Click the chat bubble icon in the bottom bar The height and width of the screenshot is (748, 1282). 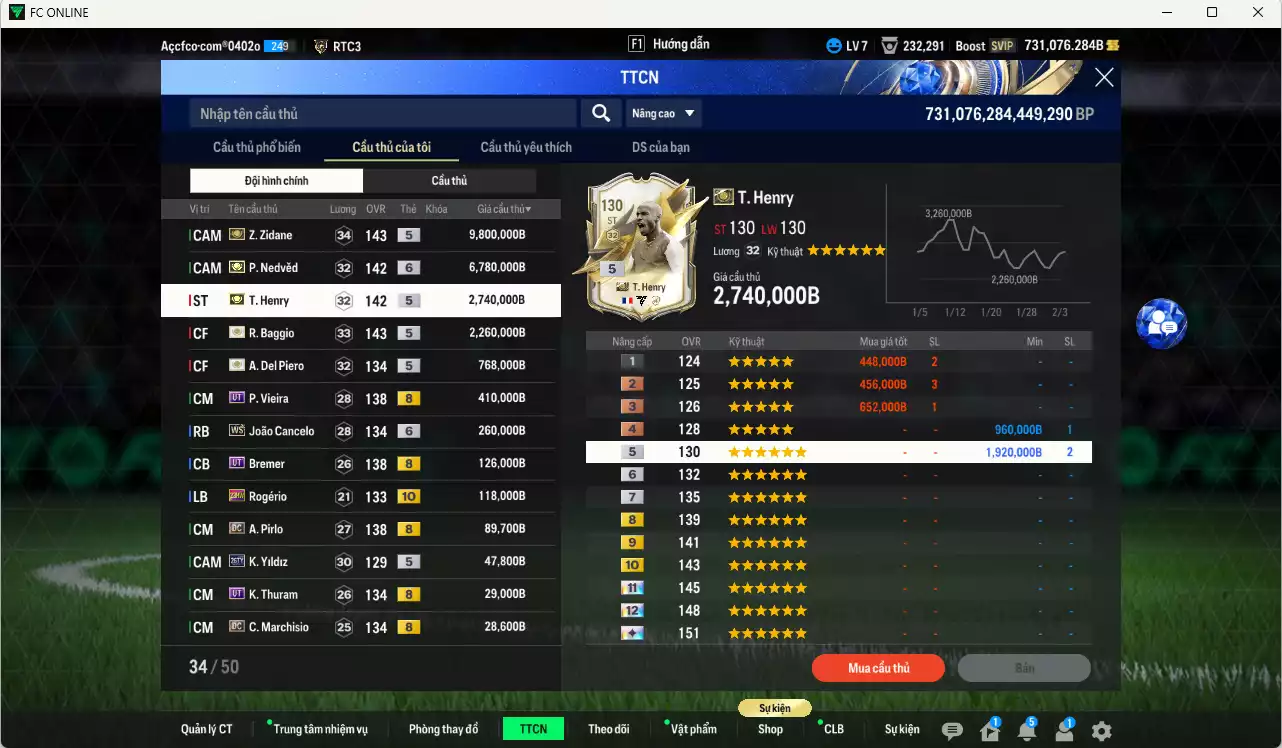coord(952,731)
